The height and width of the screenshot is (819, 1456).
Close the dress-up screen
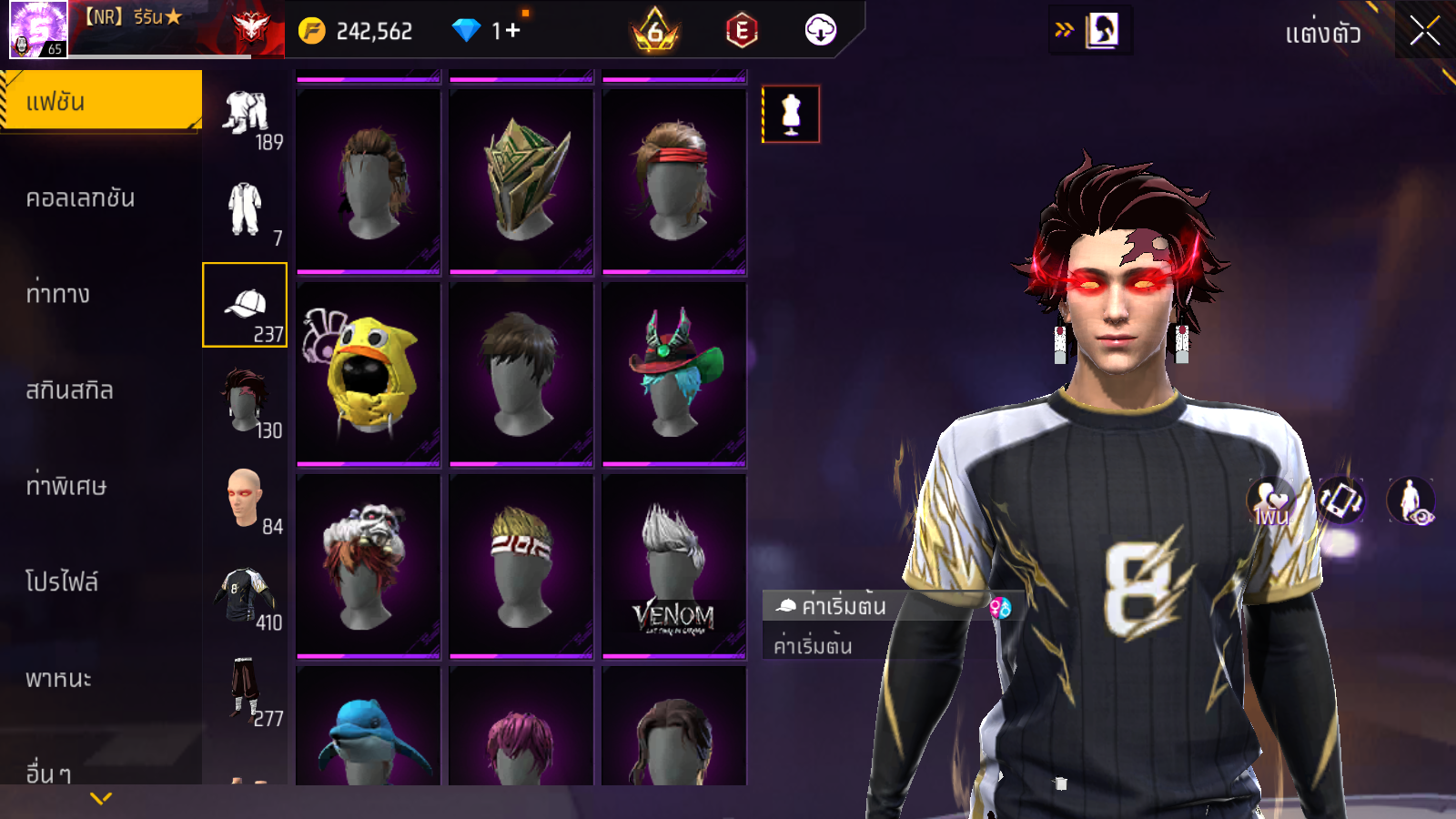pos(1424,32)
